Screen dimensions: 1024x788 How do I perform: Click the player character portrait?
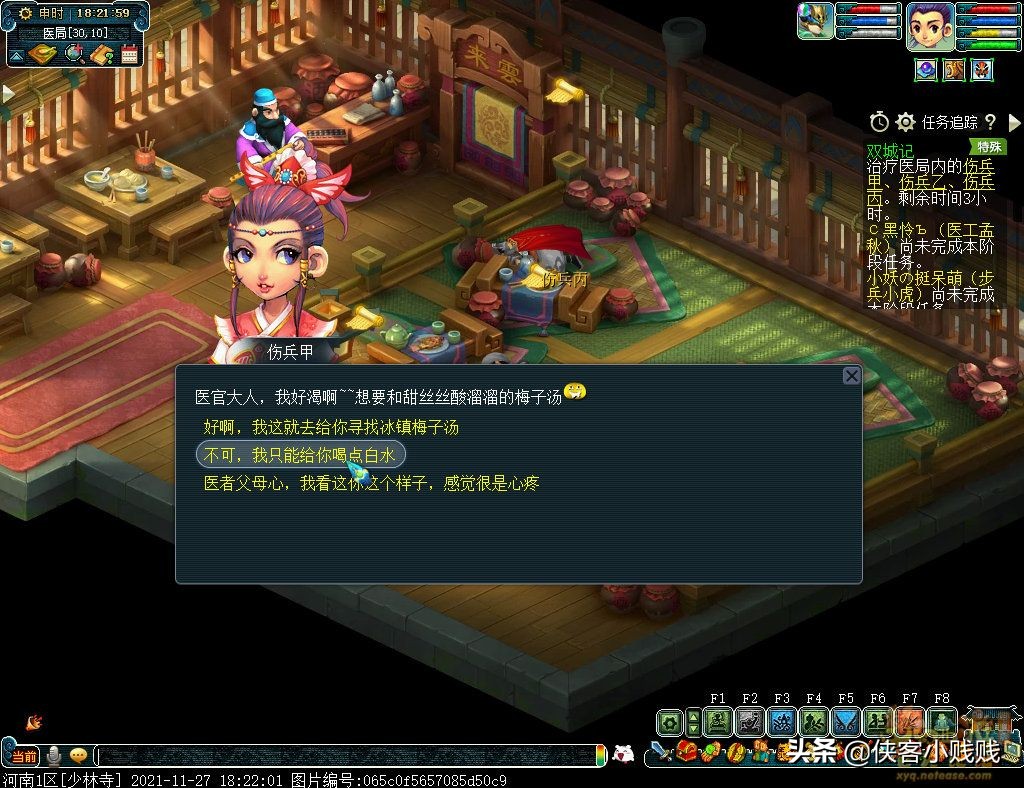pyautogui.click(x=929, y=25)
